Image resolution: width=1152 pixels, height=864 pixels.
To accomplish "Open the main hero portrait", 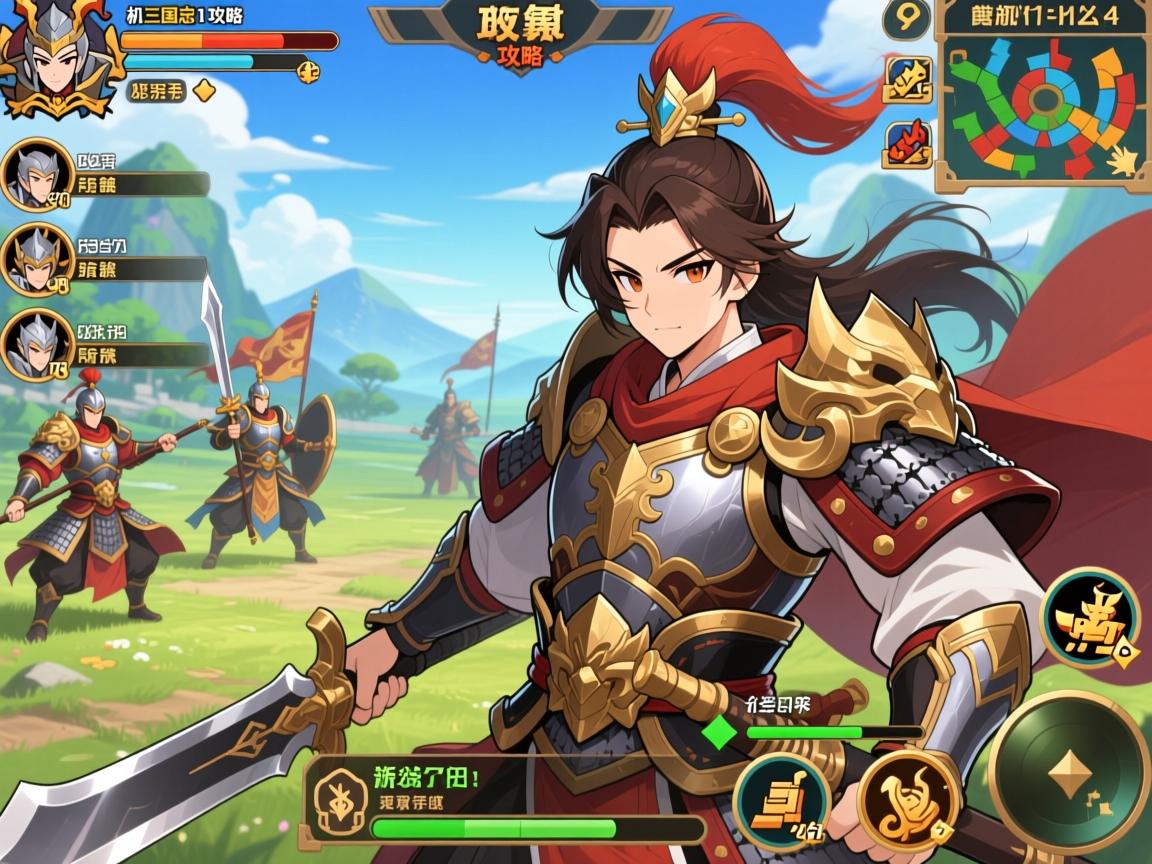I will coord(52,55).
